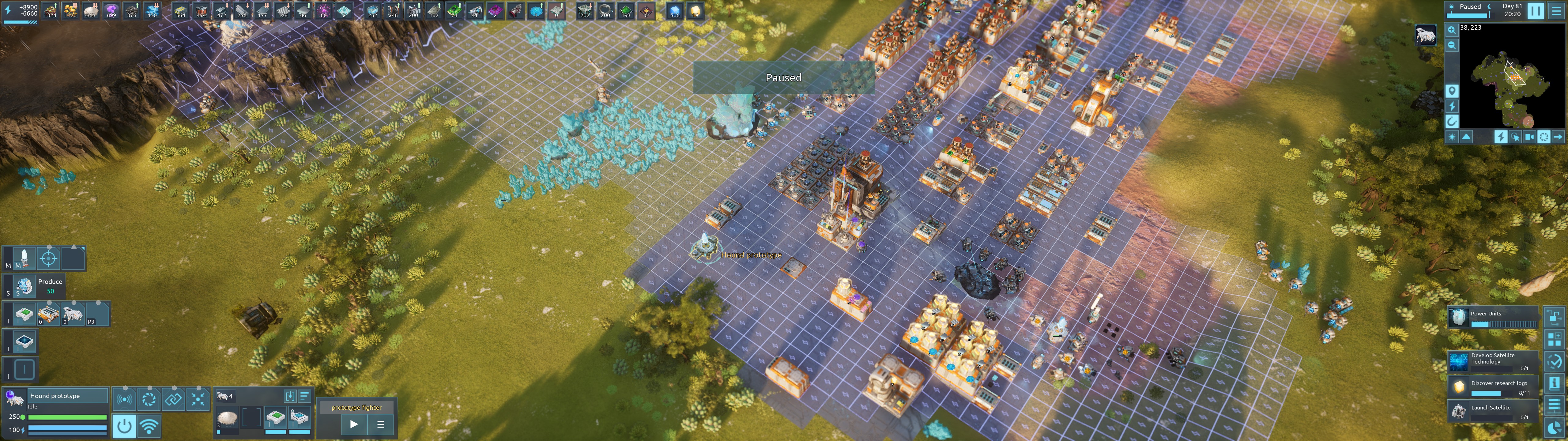Play the prototype fighter behavior
This screenshot has height=441, width=1568.
click(x=354, y=424)
